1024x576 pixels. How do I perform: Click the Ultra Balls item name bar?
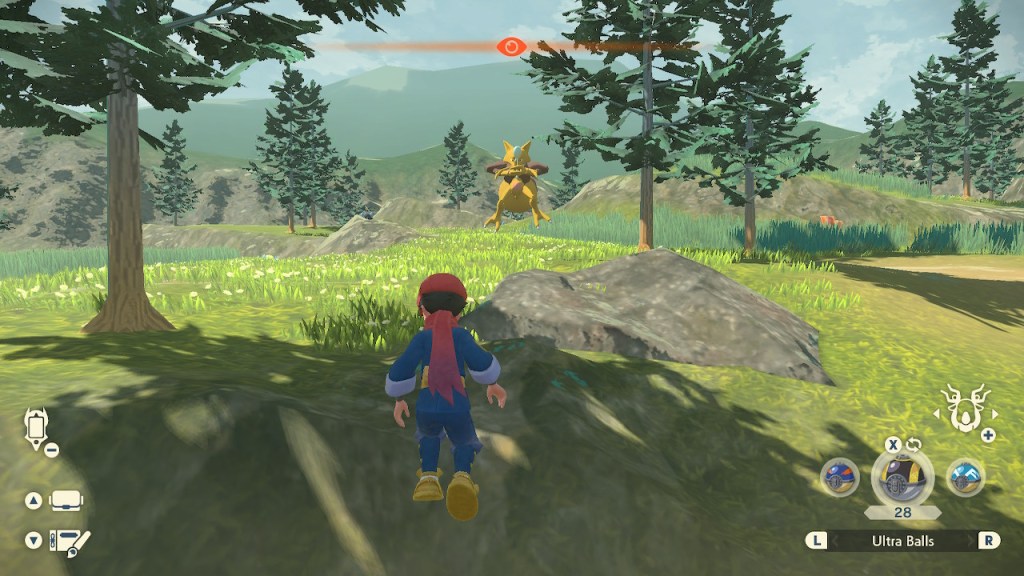[x=903, y=540]
